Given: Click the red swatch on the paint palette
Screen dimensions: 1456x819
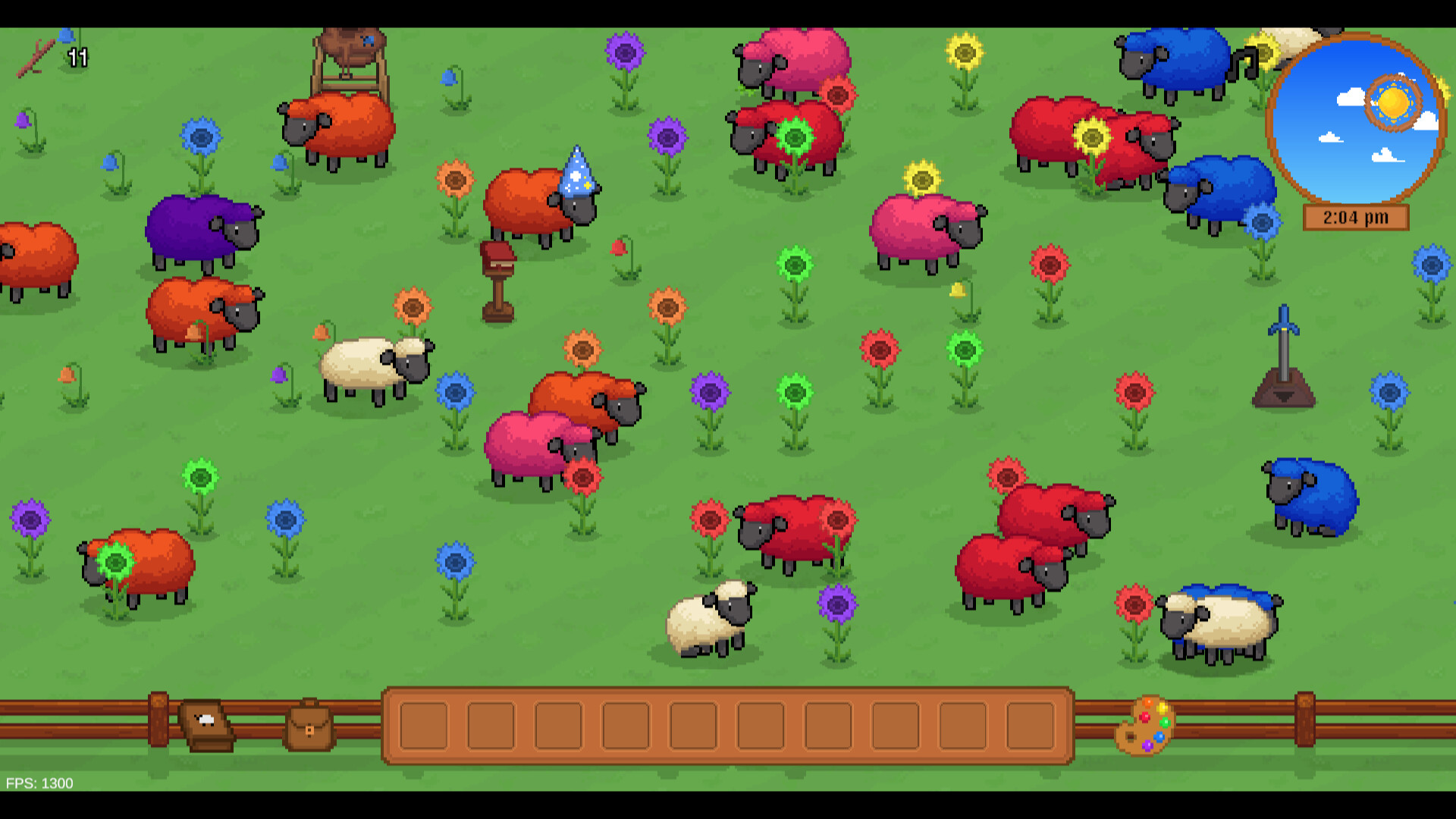Looking at the screenshot, I should (1145, 717).
